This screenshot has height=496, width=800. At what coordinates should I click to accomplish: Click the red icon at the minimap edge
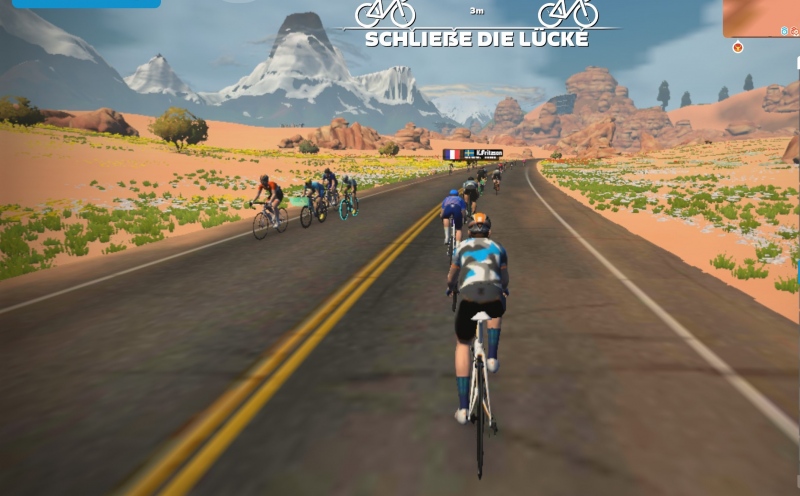[x=796, y=31]
